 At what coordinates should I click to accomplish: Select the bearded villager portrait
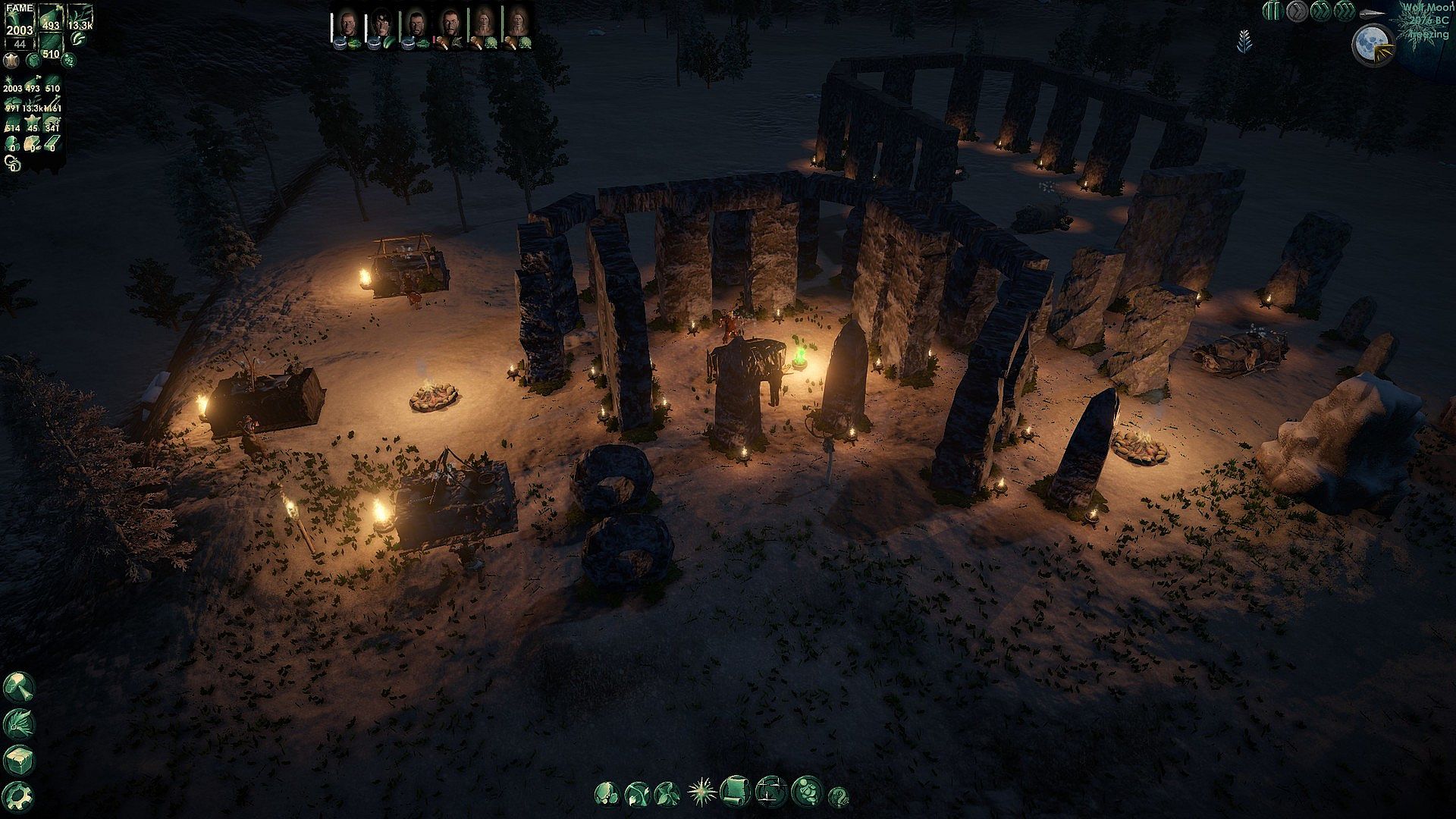[x=415, y=25]
